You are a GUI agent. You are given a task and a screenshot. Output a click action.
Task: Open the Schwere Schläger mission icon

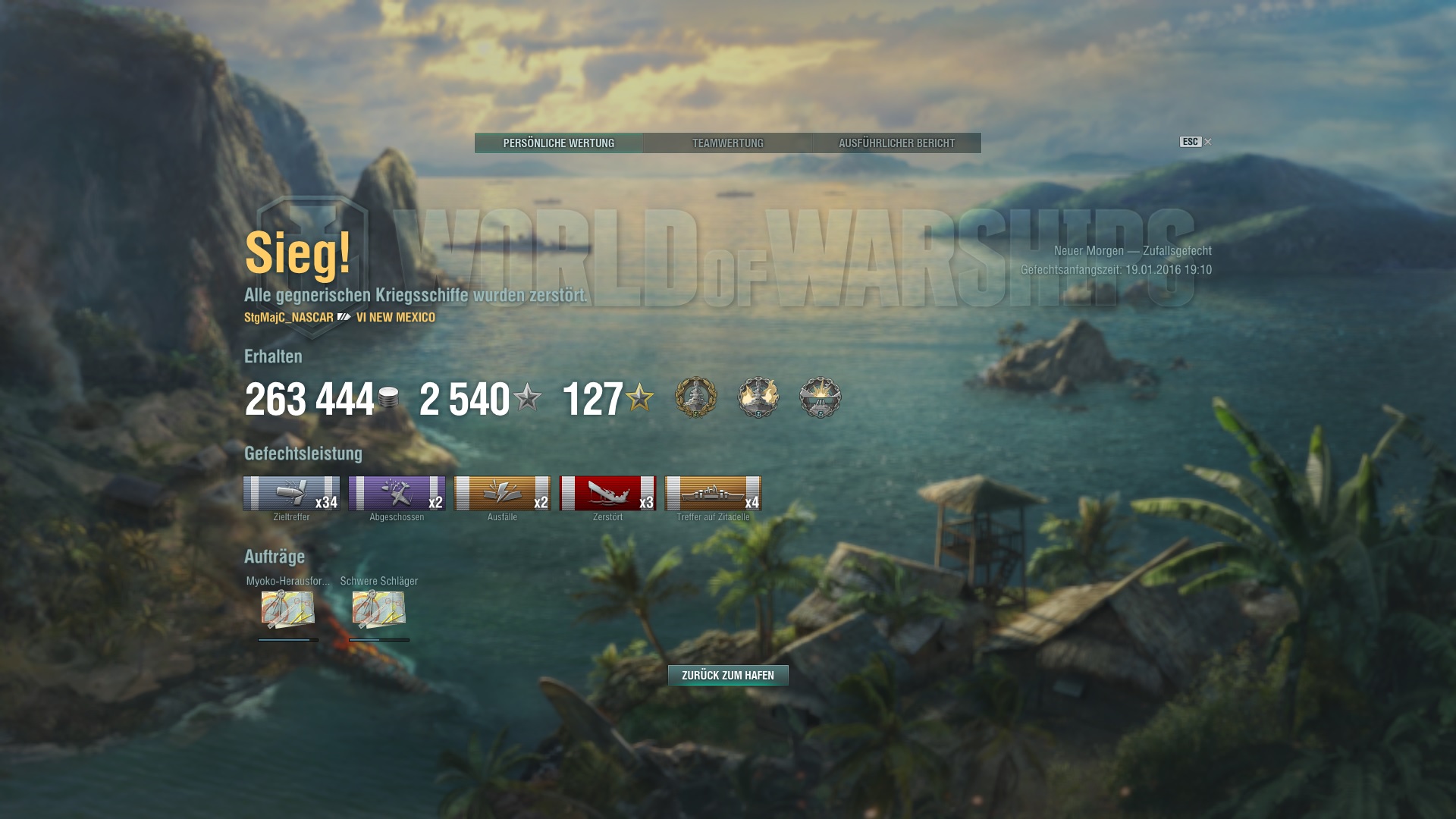pyautogui.click(x=379, y=609)
